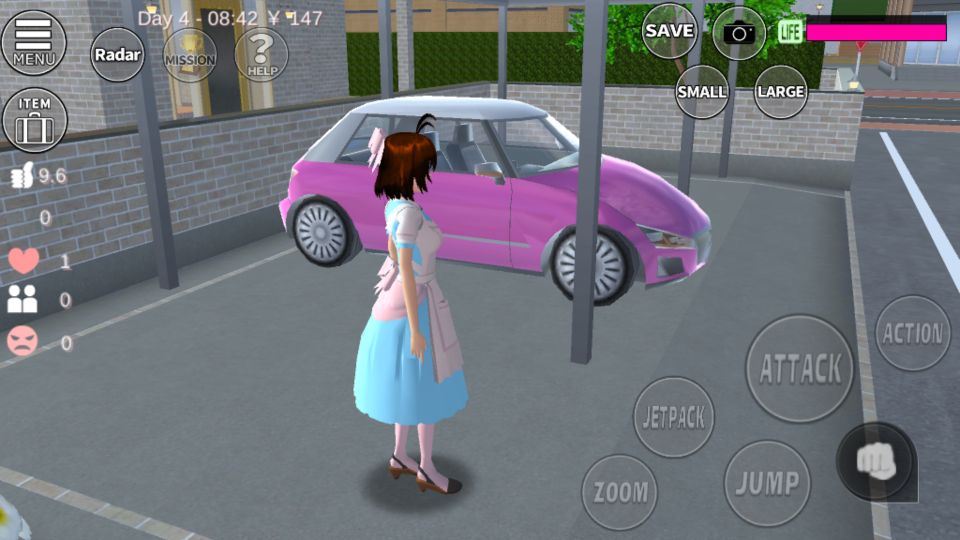This screenshot has height=540, width=960.
Task: Show the Help screen
Action: tap(261, 52)
